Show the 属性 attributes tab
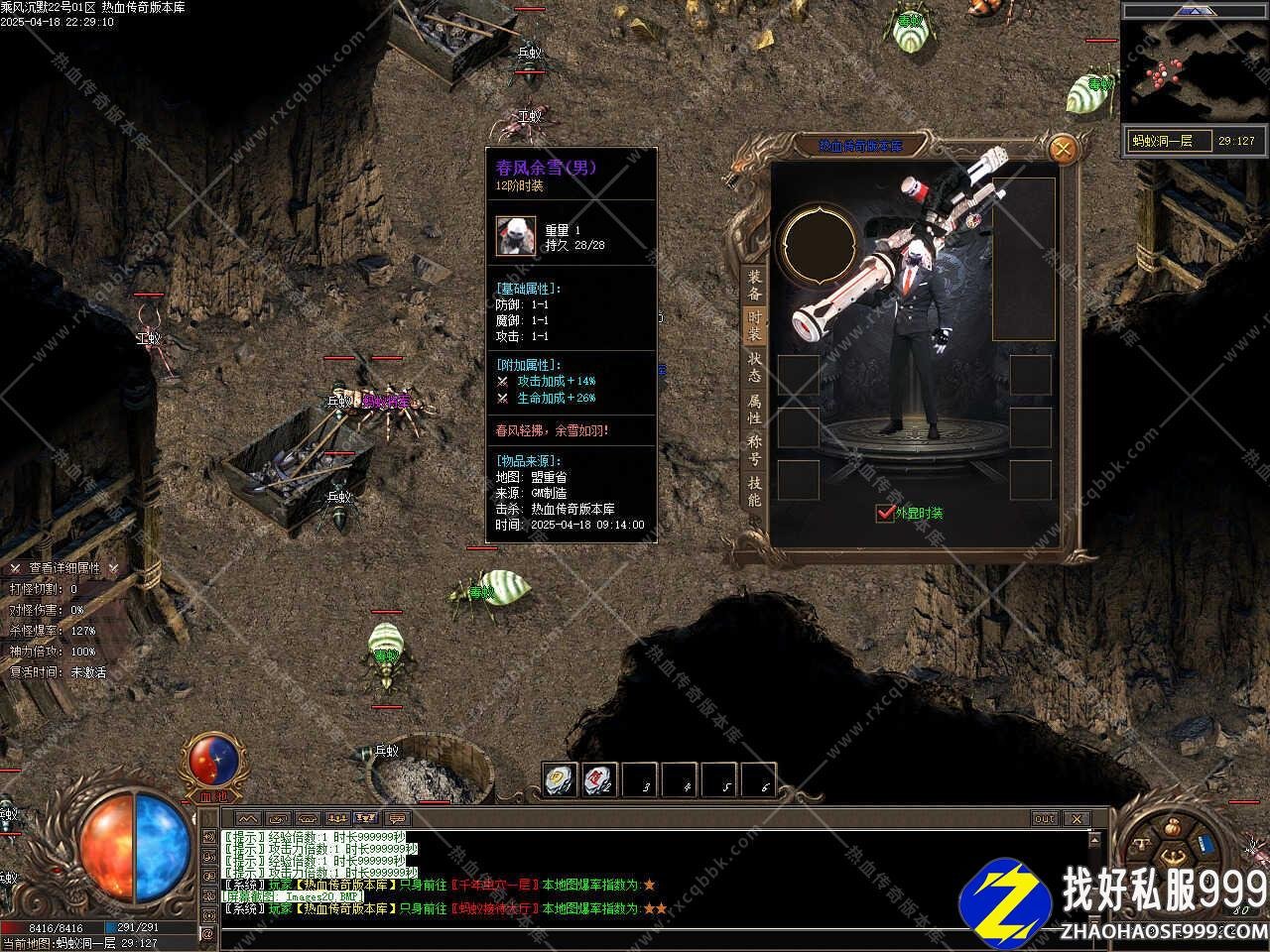 click(755, 410)
